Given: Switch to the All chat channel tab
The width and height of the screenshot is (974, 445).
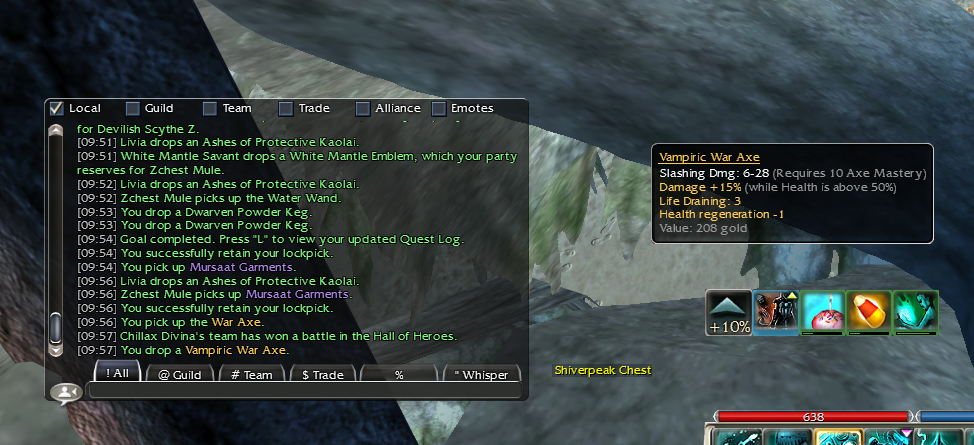Looking at the screenshot, I should point(117,374).
